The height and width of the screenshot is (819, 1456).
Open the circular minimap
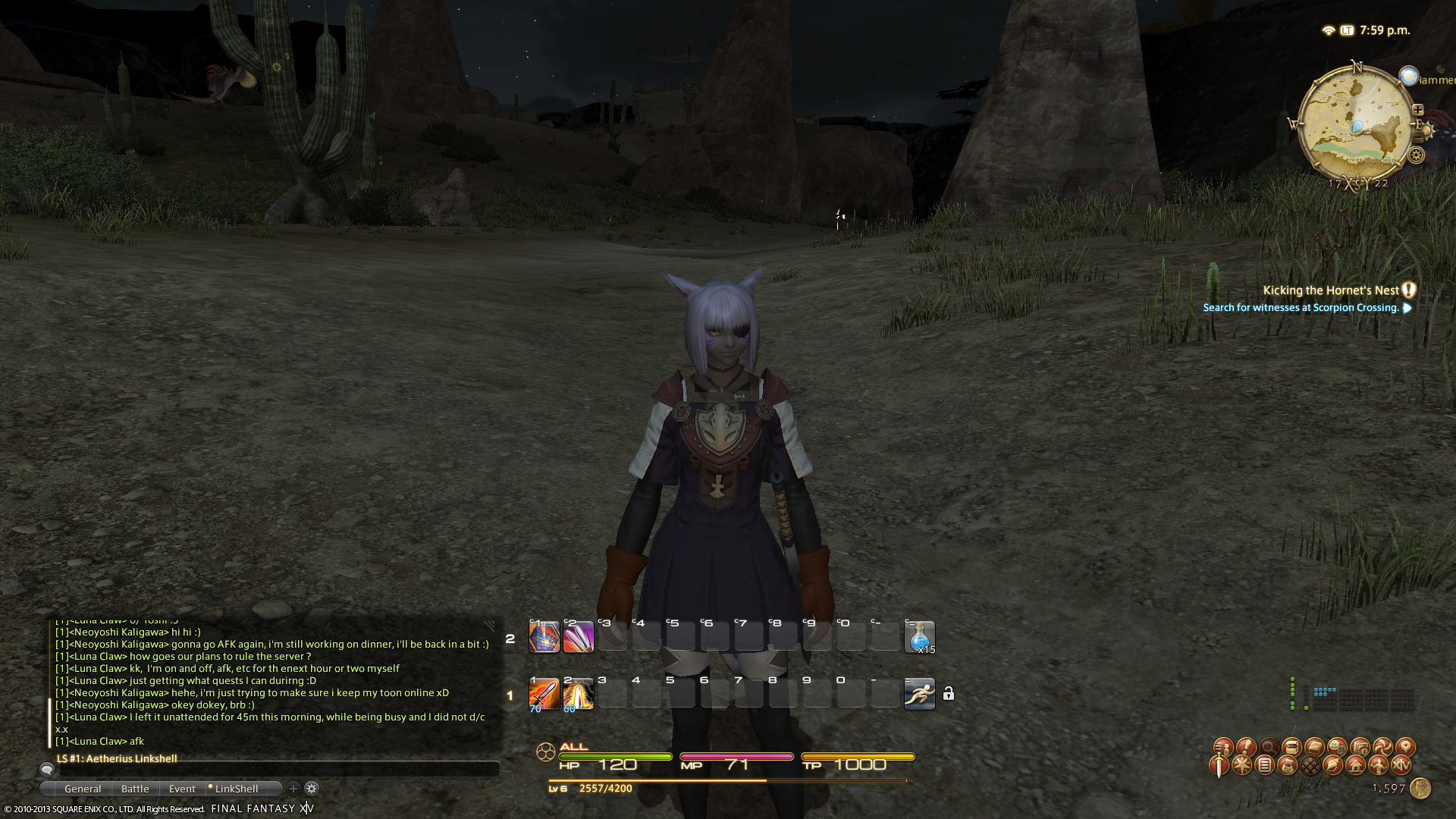click(x=1354, y=125)
